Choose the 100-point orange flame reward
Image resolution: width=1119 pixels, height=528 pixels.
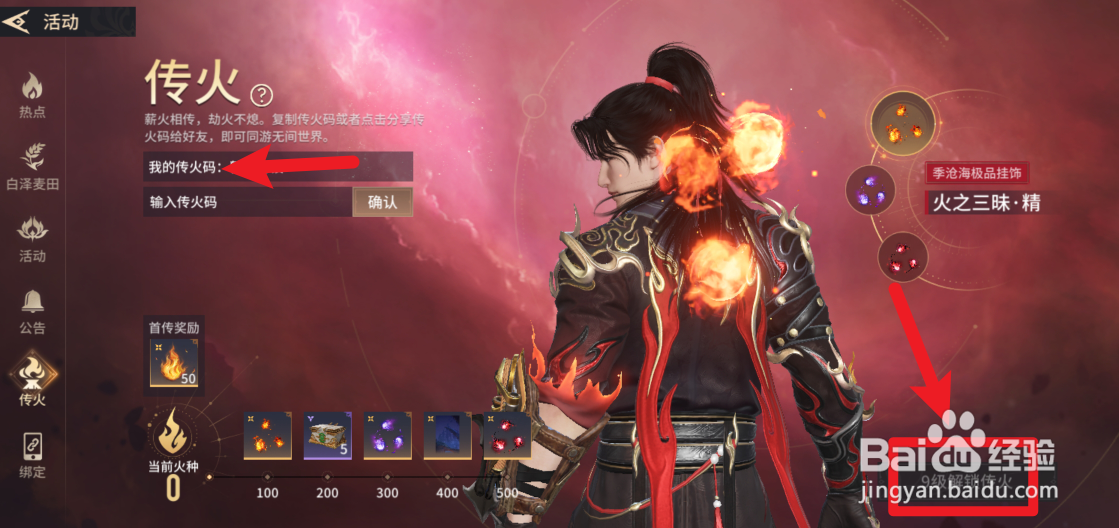[x=268, y=436]
